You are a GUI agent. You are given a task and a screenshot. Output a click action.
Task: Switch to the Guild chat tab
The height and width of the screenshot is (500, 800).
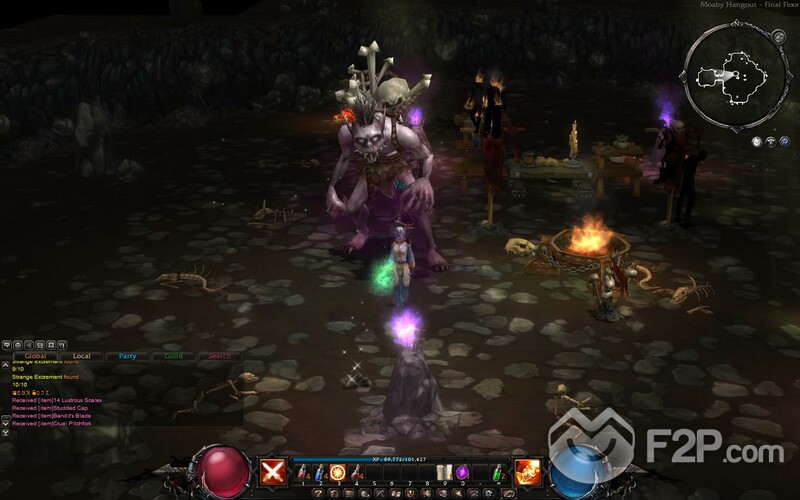tap(173, 355)
